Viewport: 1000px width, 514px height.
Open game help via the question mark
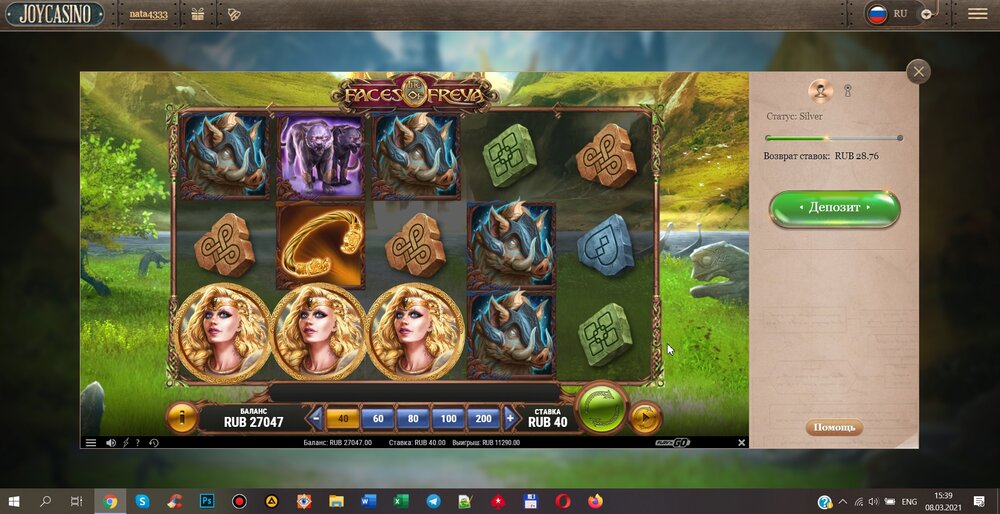click(138, 442)
